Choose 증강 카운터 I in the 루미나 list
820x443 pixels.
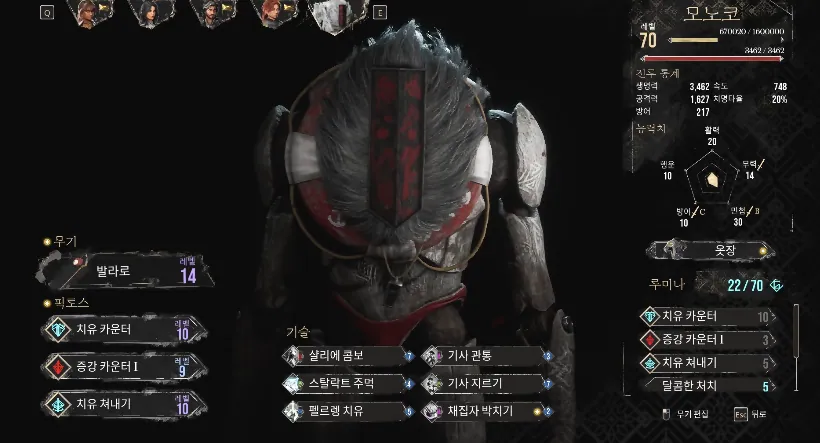coord(708,340)
